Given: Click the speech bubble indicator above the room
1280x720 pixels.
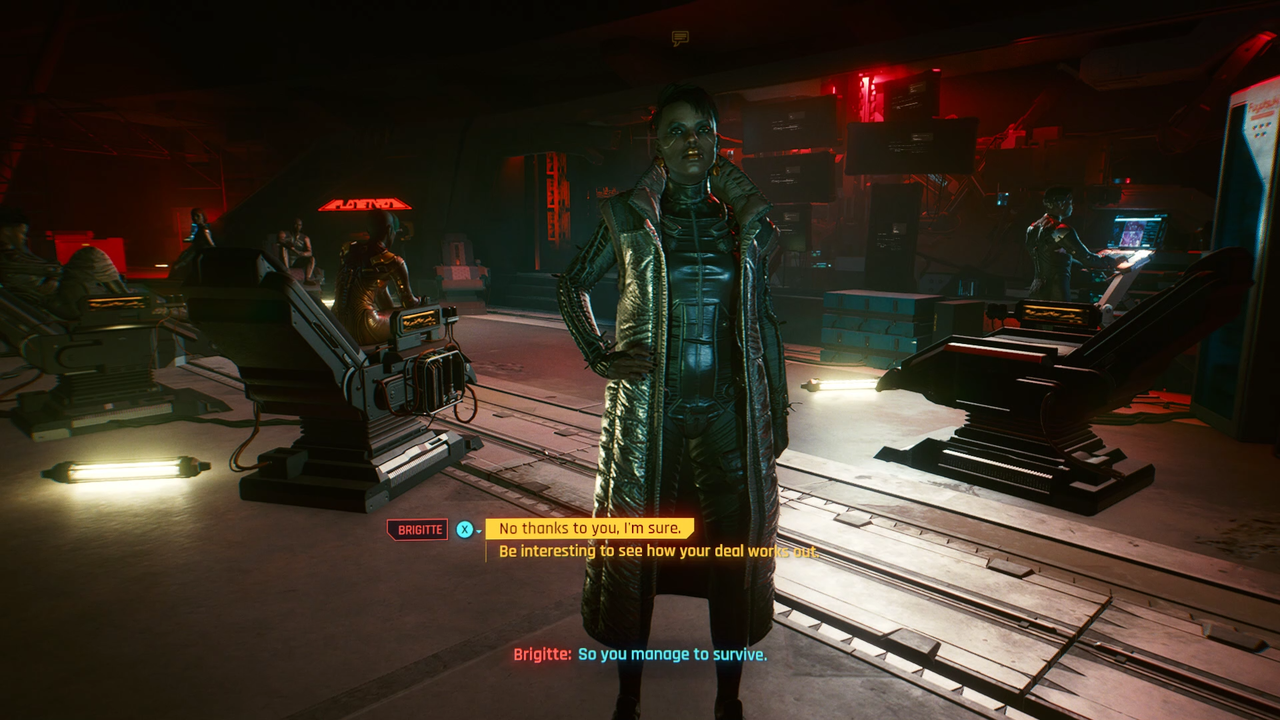Looking at the screenshot, I should click(x=681, y=36).
